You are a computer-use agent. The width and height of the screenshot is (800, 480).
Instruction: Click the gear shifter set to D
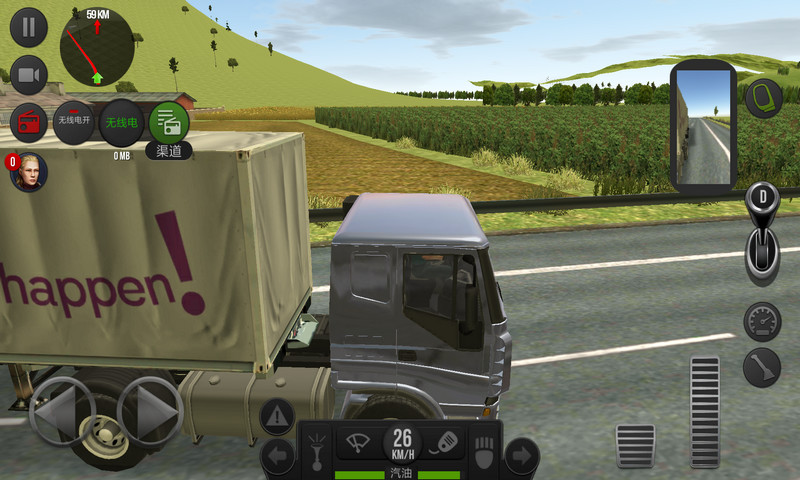(x=762, y=235)
